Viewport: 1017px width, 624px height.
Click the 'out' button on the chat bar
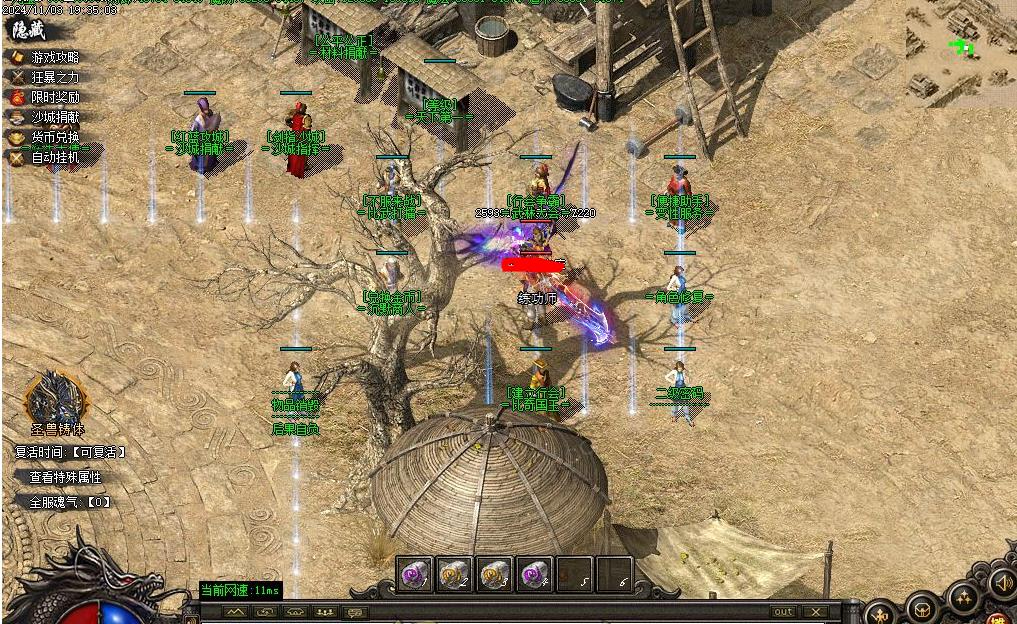point(783,612)
